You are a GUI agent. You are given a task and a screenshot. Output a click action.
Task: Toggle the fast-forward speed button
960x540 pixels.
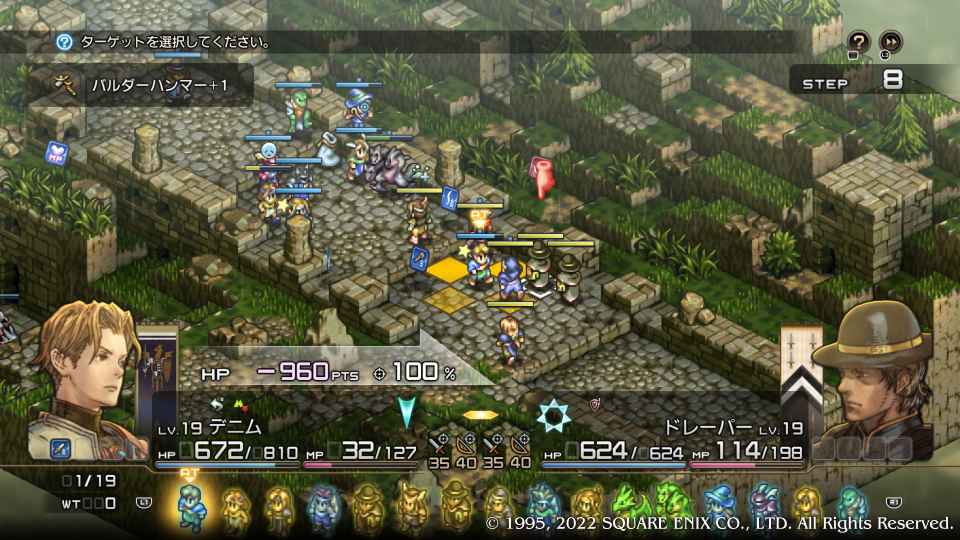tap(890, 41)
